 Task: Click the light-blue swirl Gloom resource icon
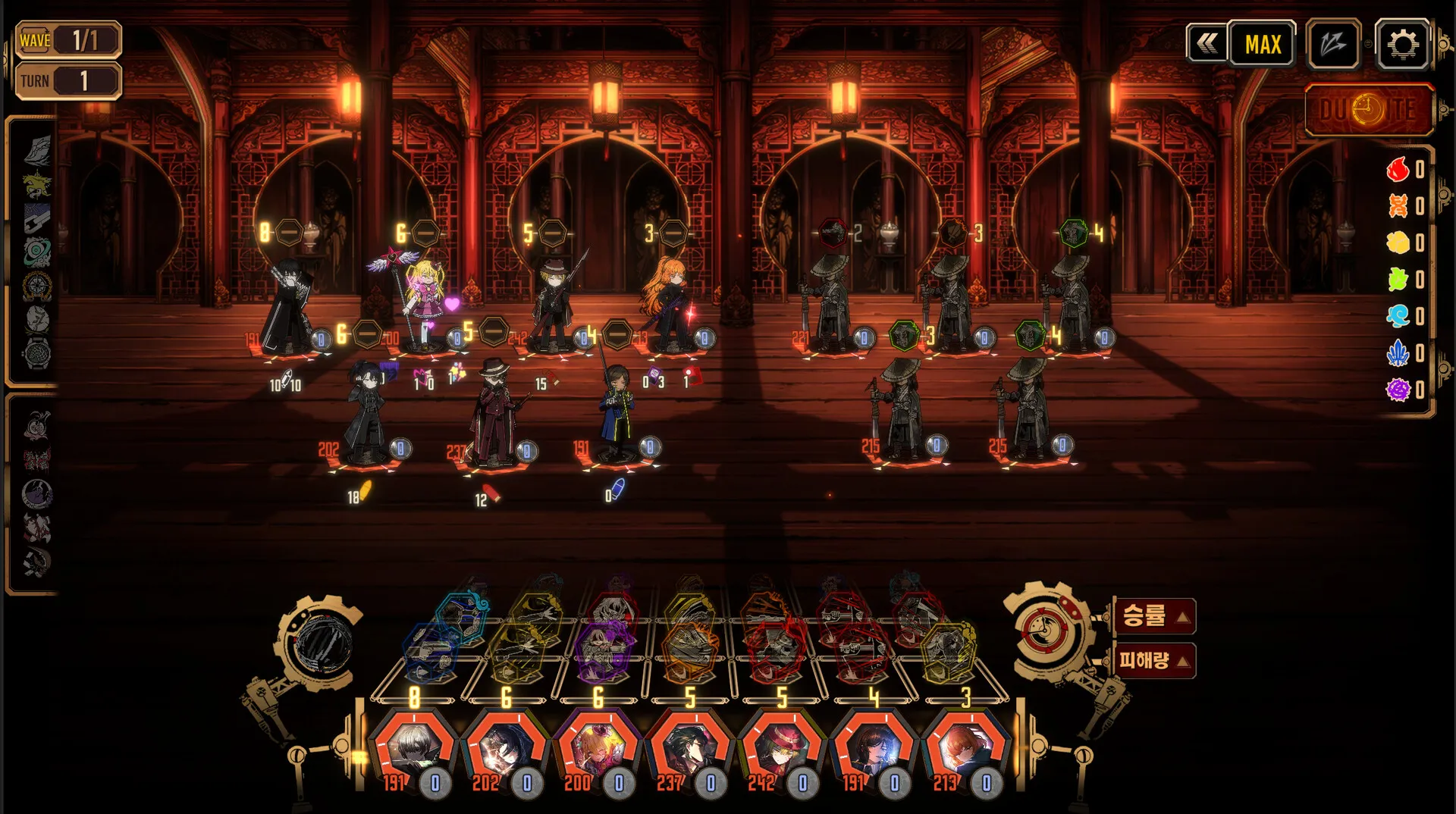[x=1398, y=316]
